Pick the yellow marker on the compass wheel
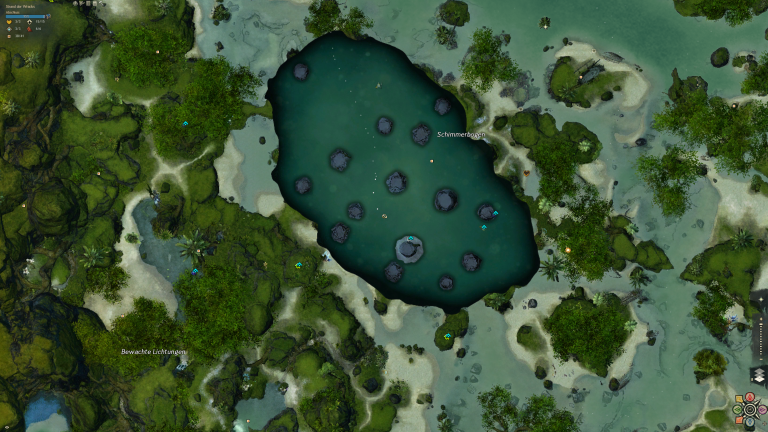Screen dimensions: 768x432 [739, 399]
